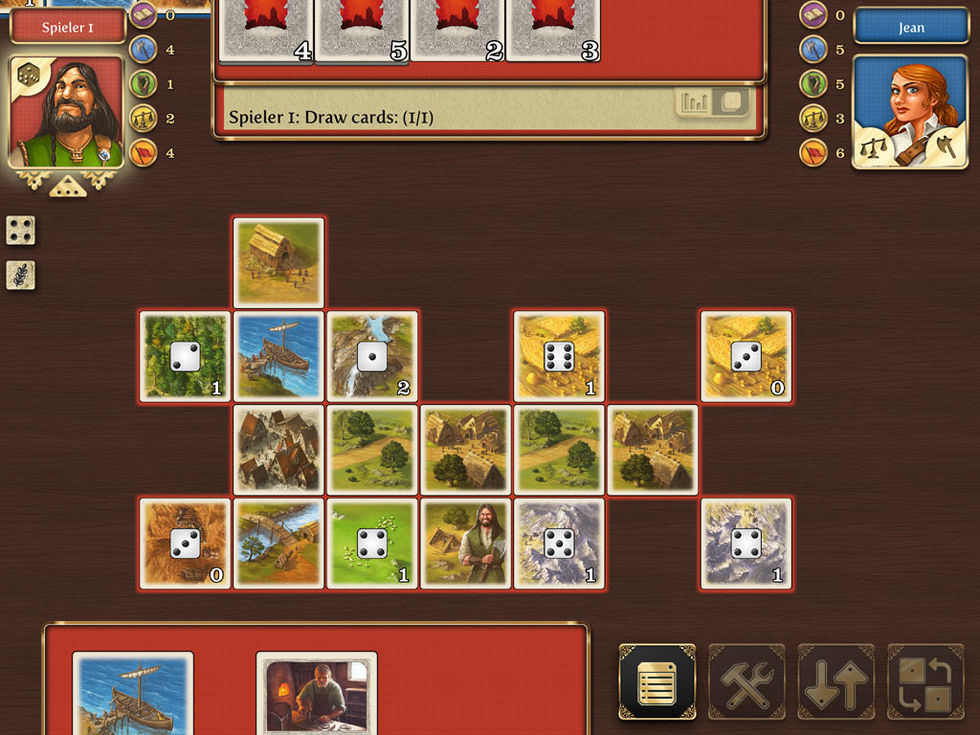
Task: View opponent Jean's portrait
Action: click(911, 111)
